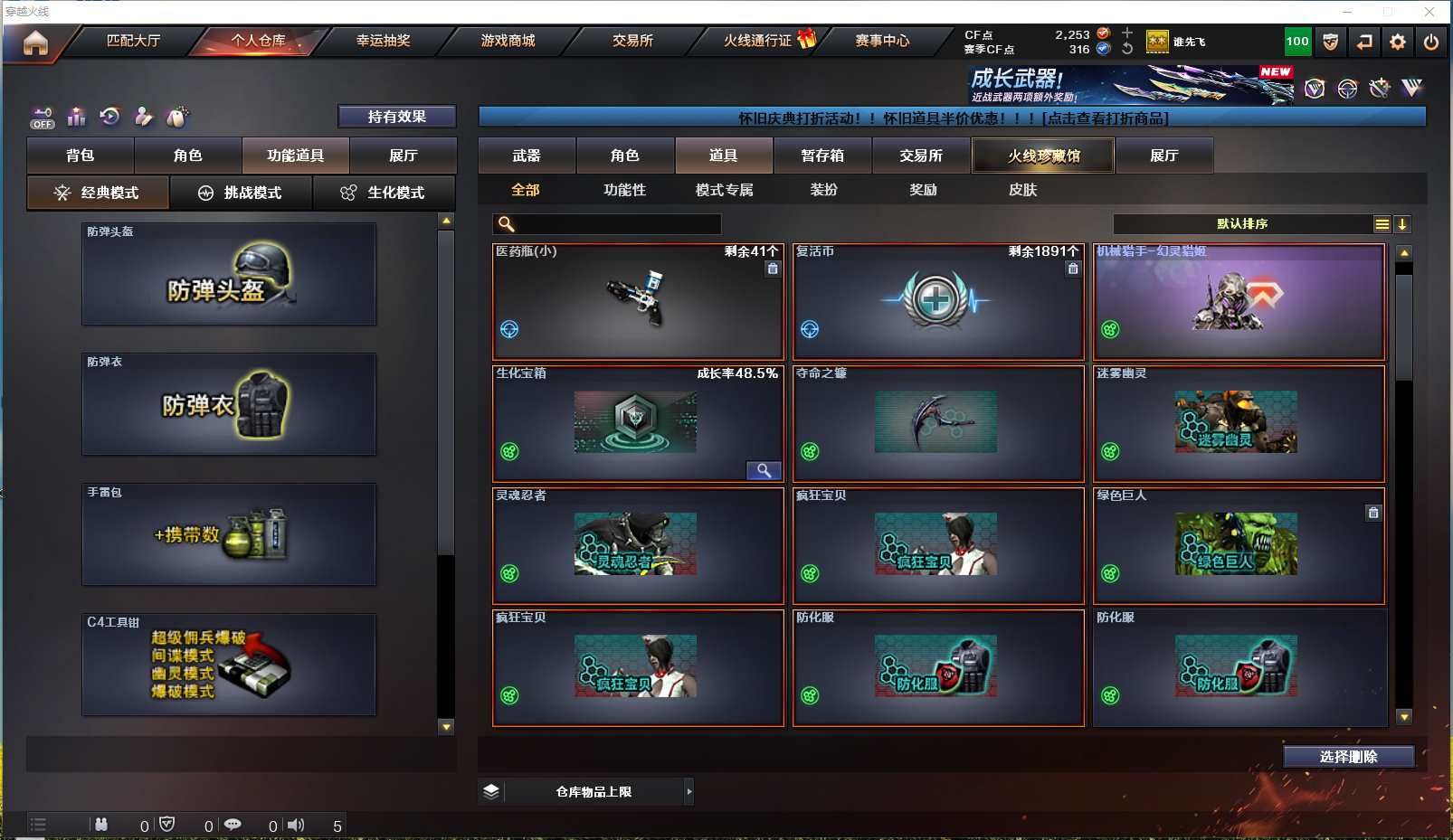Show 持有效果 owned effects
Screen dimensions: 1453x840
[x=396, y=117]
